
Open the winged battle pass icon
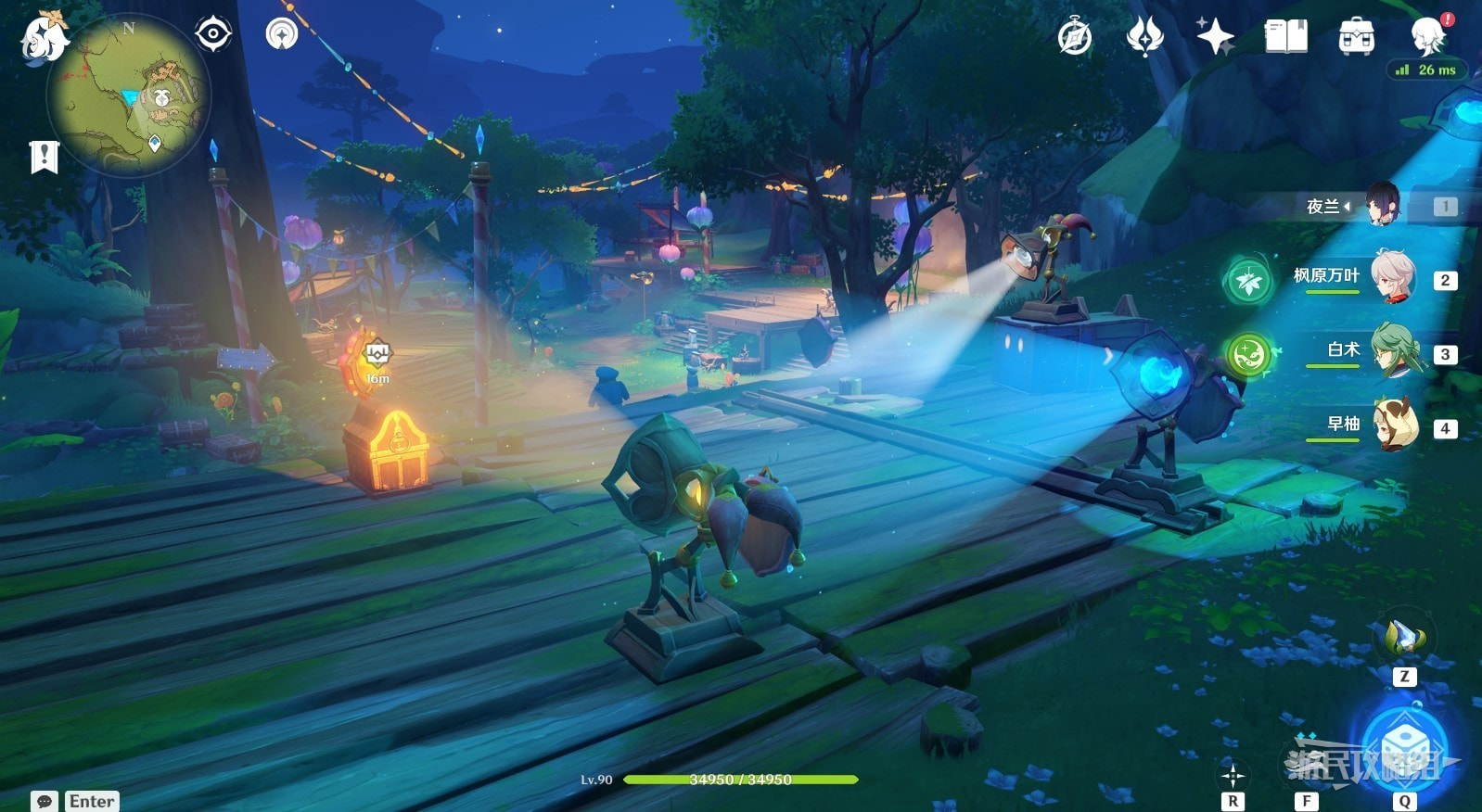tap(1144, 37)
